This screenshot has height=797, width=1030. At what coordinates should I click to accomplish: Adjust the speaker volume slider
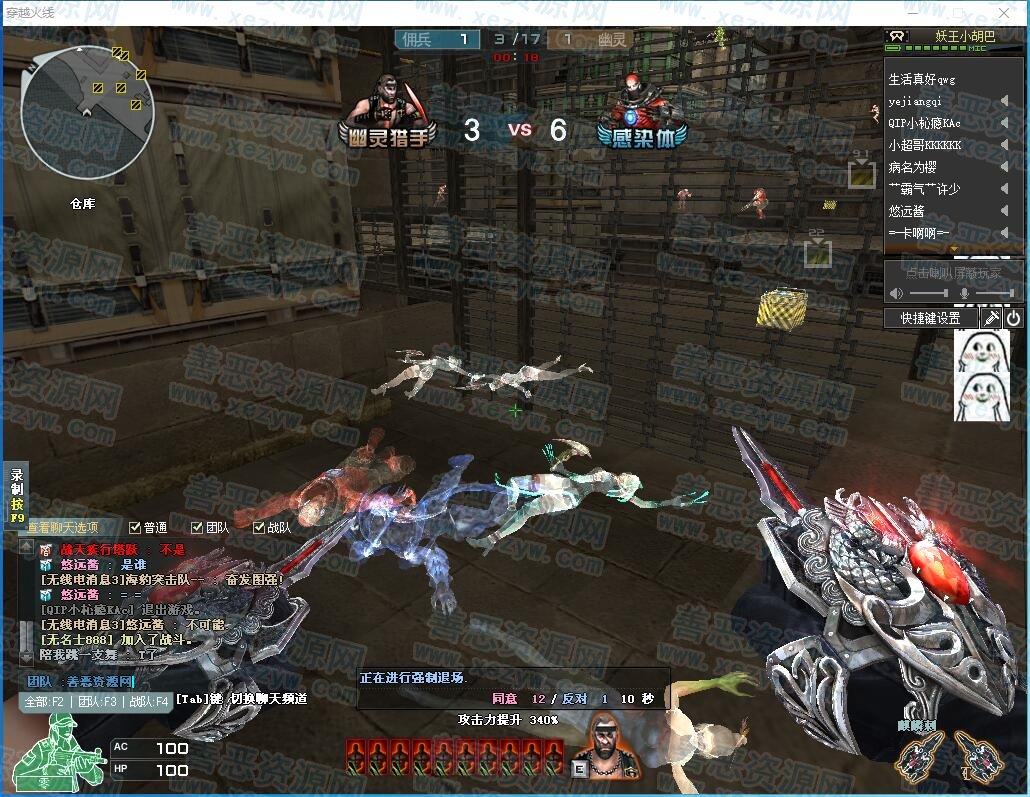tap(927, 293)
